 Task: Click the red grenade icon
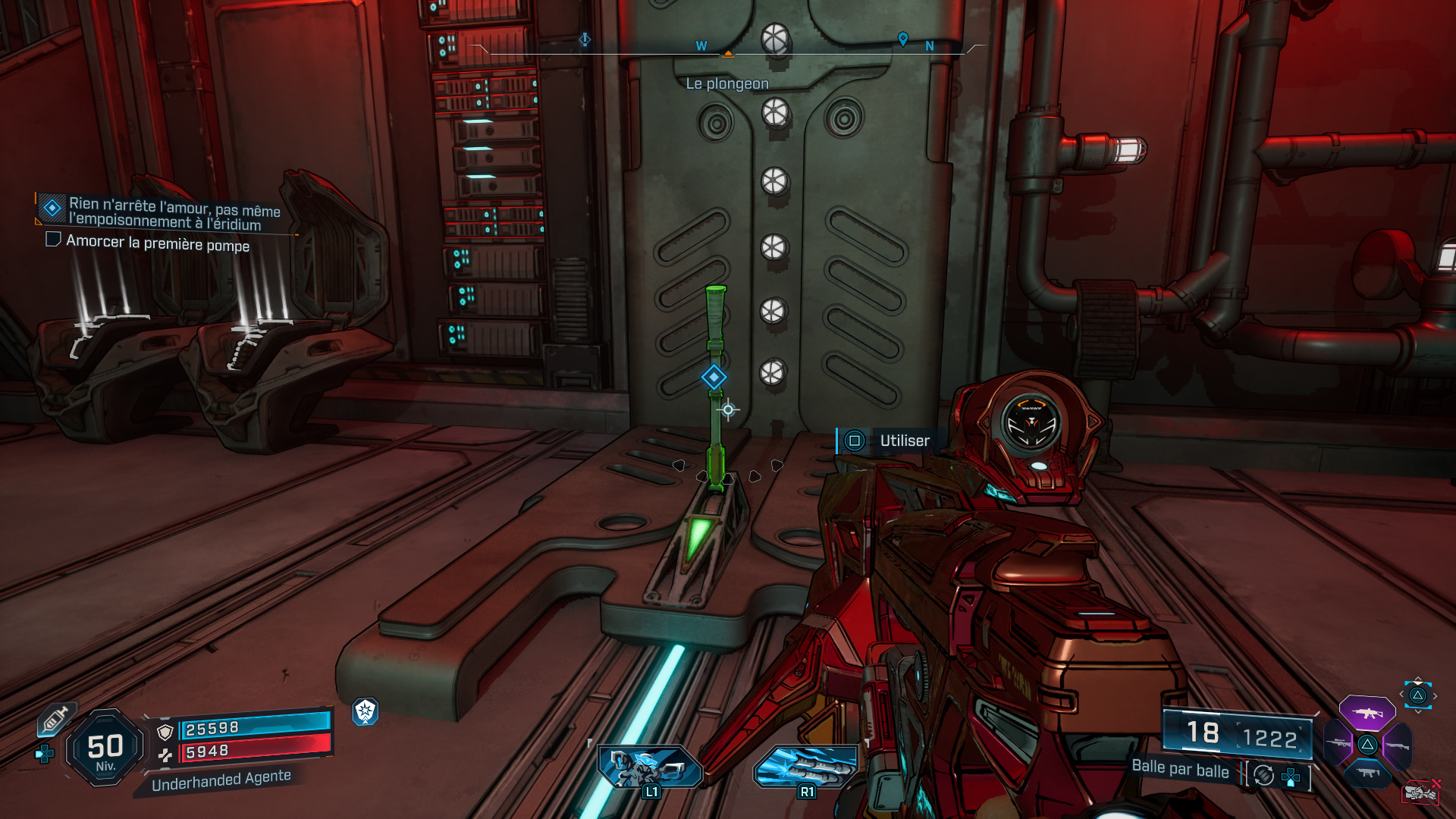1421,792
